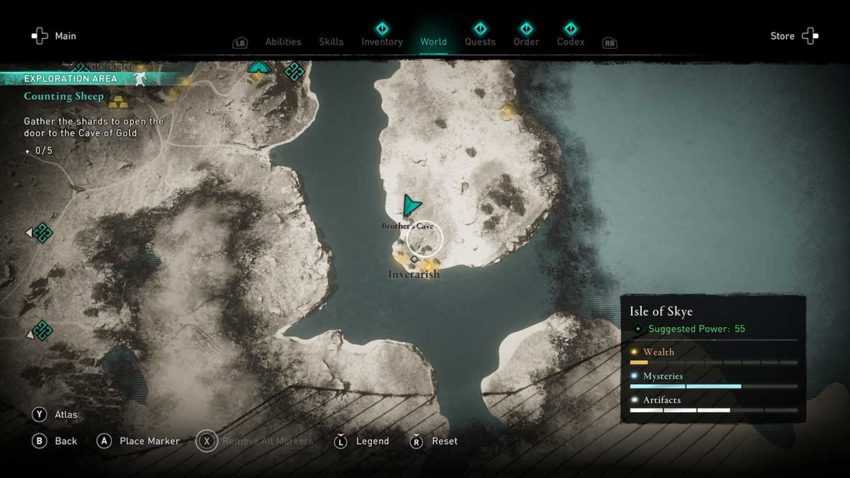This screenshot has width=850, height=478.
Task: Open the Main menu
Action: pyautogui.click(x=53, y=36)
